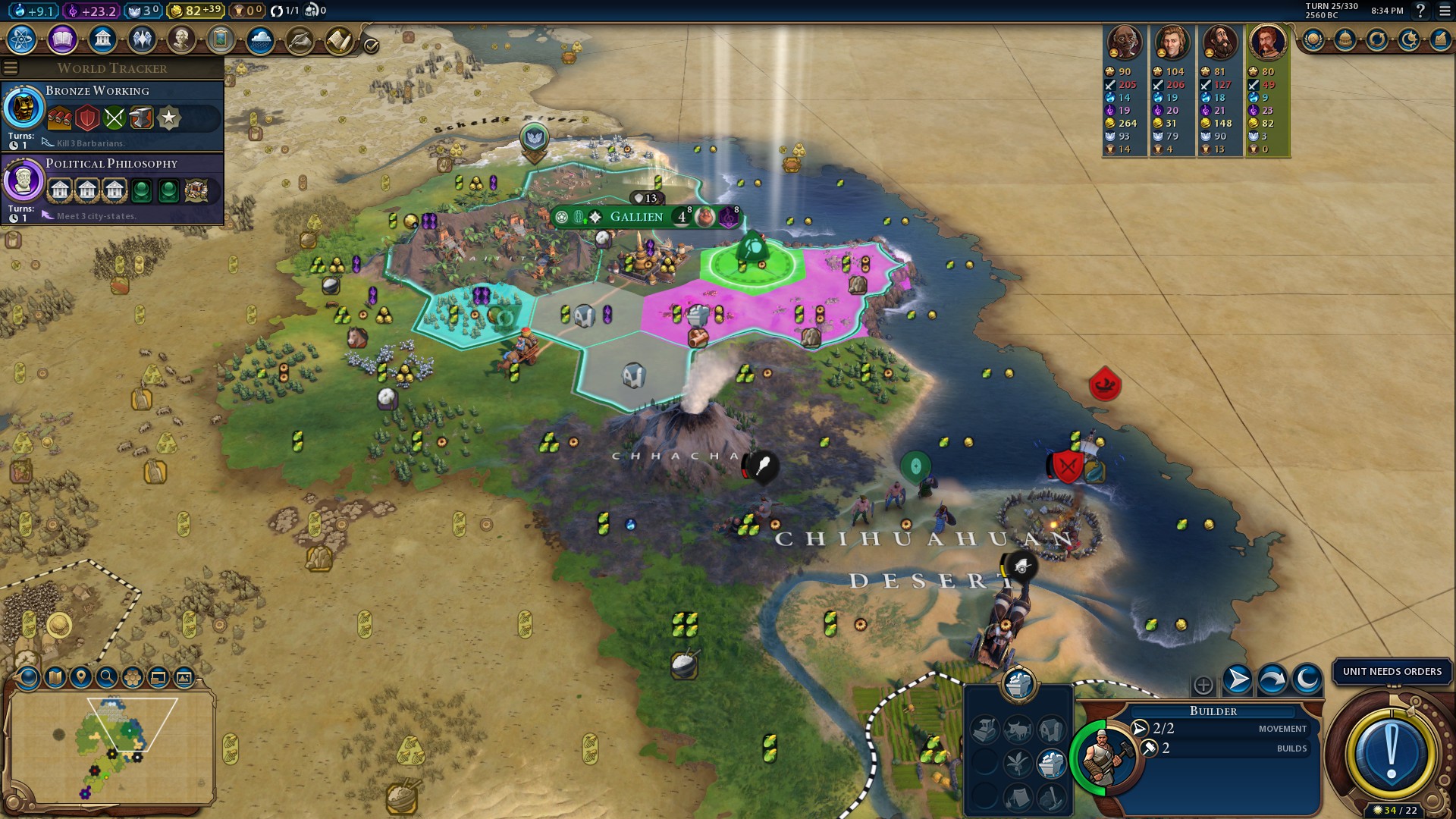Open the technology tree atom icon
1456x819 pixels.
[22, 39]
